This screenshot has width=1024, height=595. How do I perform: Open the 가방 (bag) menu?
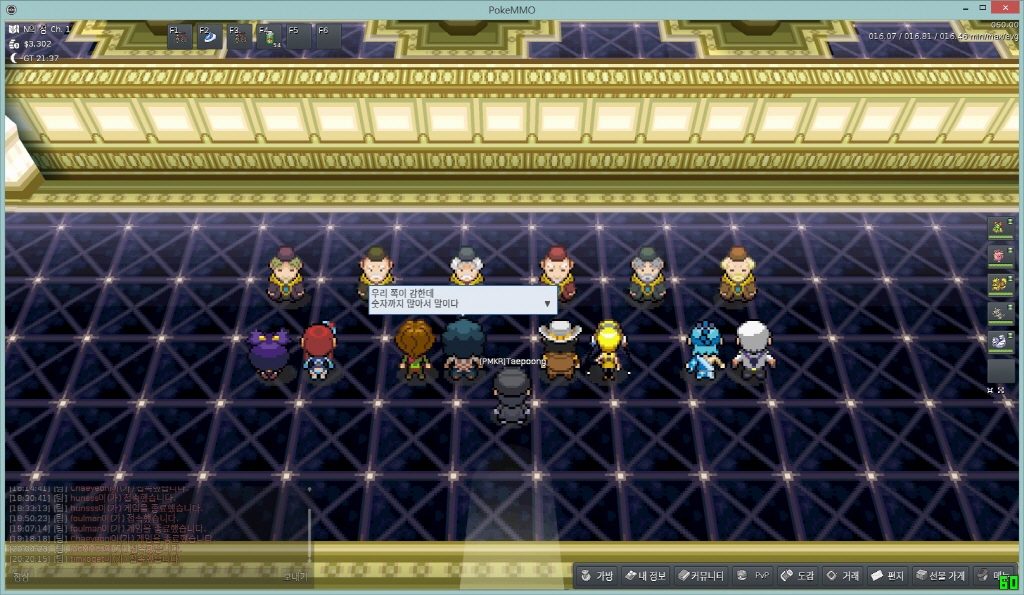[596, 576]
